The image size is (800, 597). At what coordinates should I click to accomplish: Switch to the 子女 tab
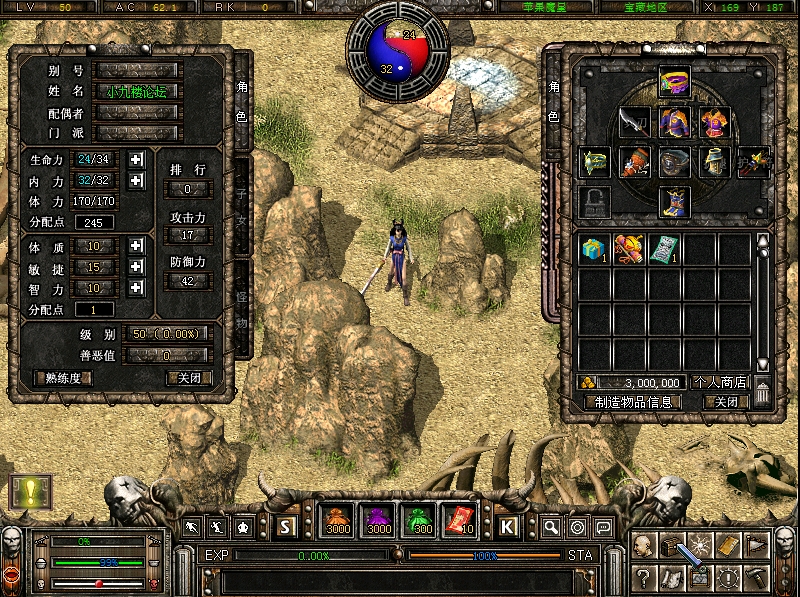tap(241, 205)
